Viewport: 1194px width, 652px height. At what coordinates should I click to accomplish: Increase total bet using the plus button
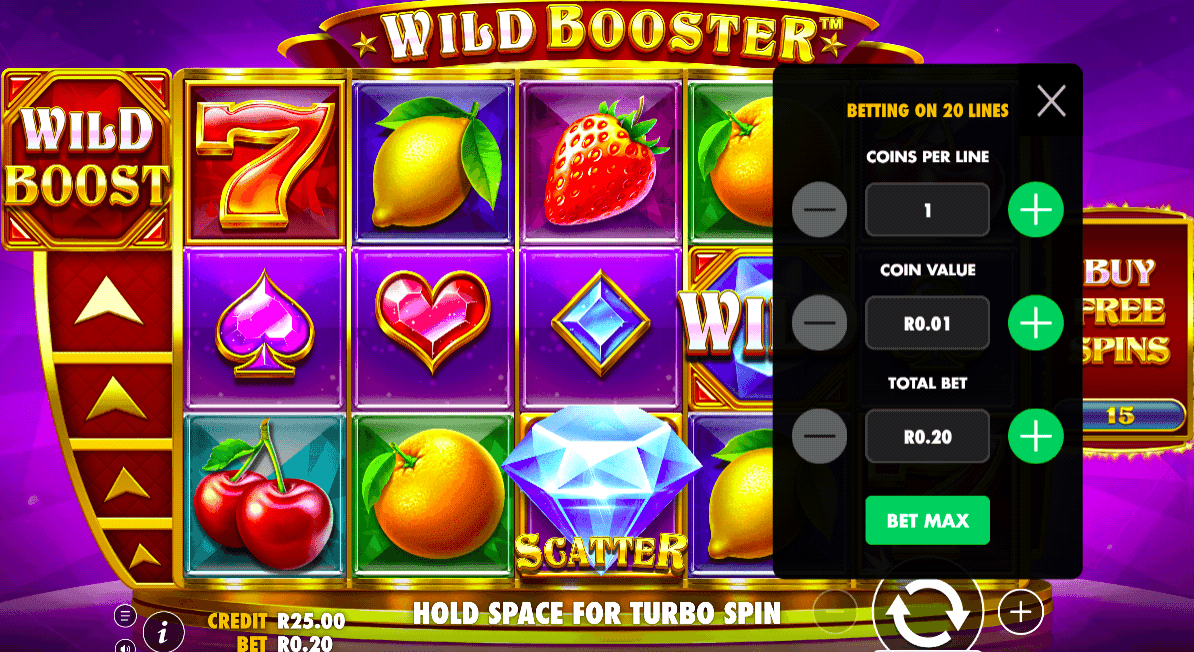tap(1035, 436)
